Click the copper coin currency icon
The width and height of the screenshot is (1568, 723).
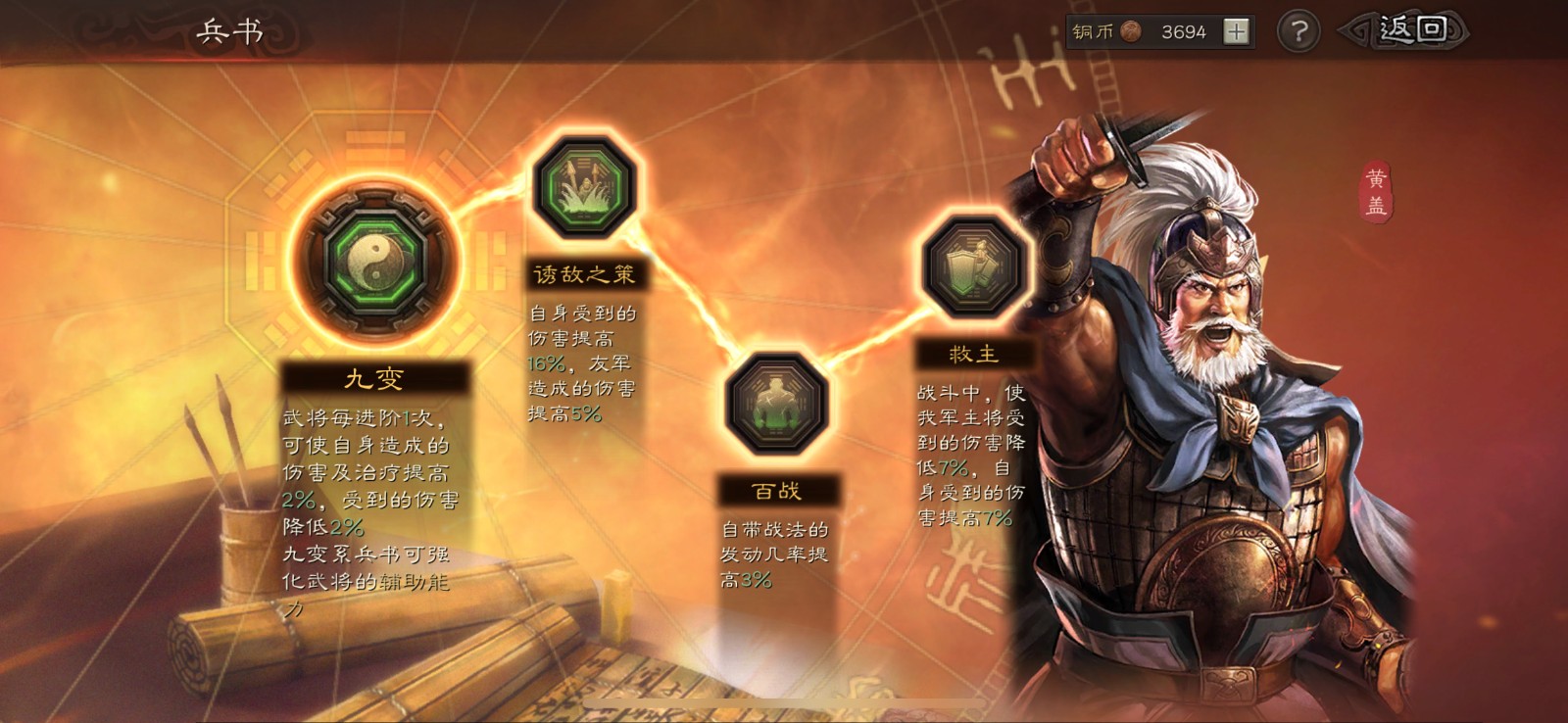(x=1133, y=30)
